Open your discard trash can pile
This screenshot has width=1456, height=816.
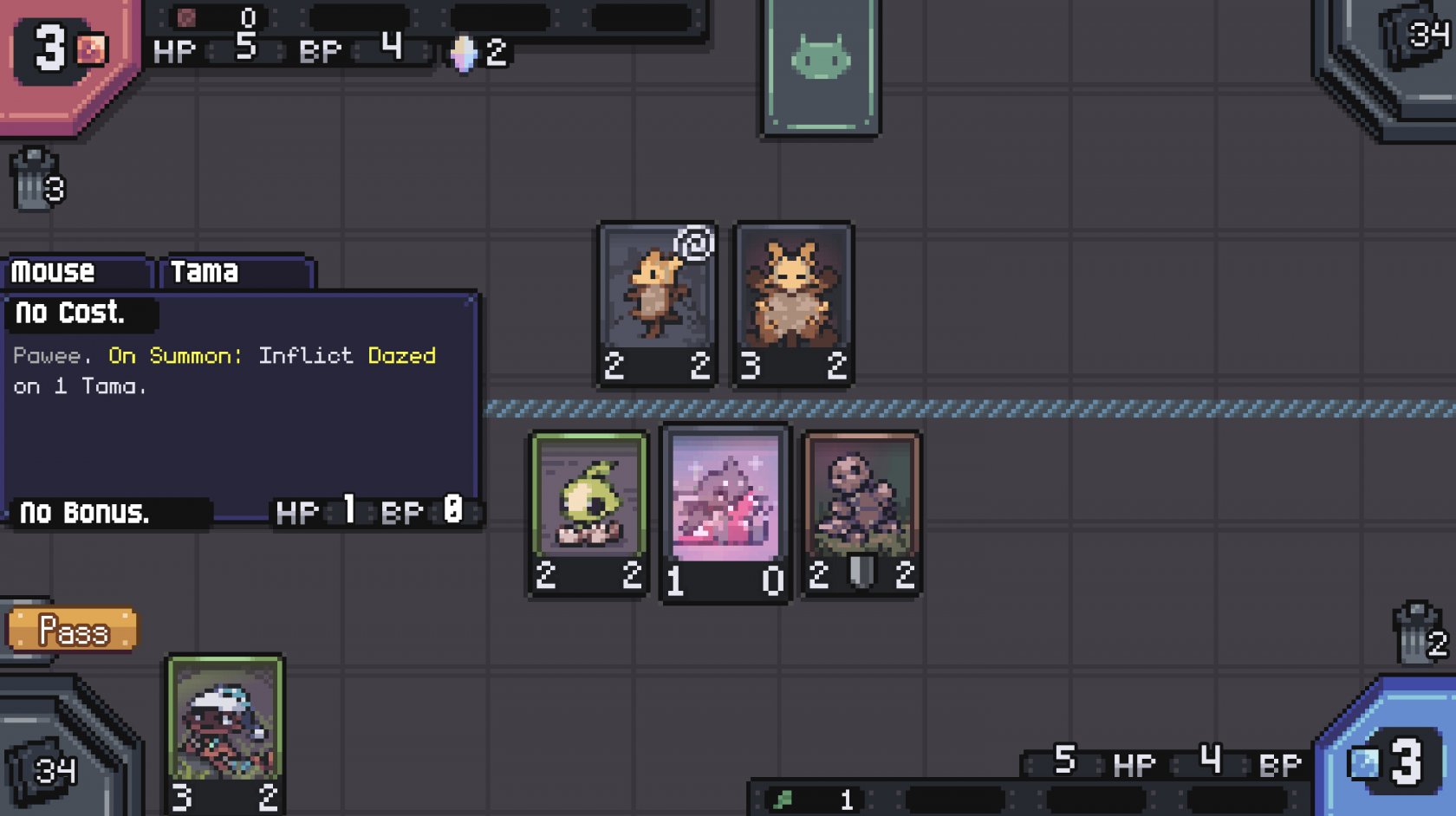[x=1419, y=633]
